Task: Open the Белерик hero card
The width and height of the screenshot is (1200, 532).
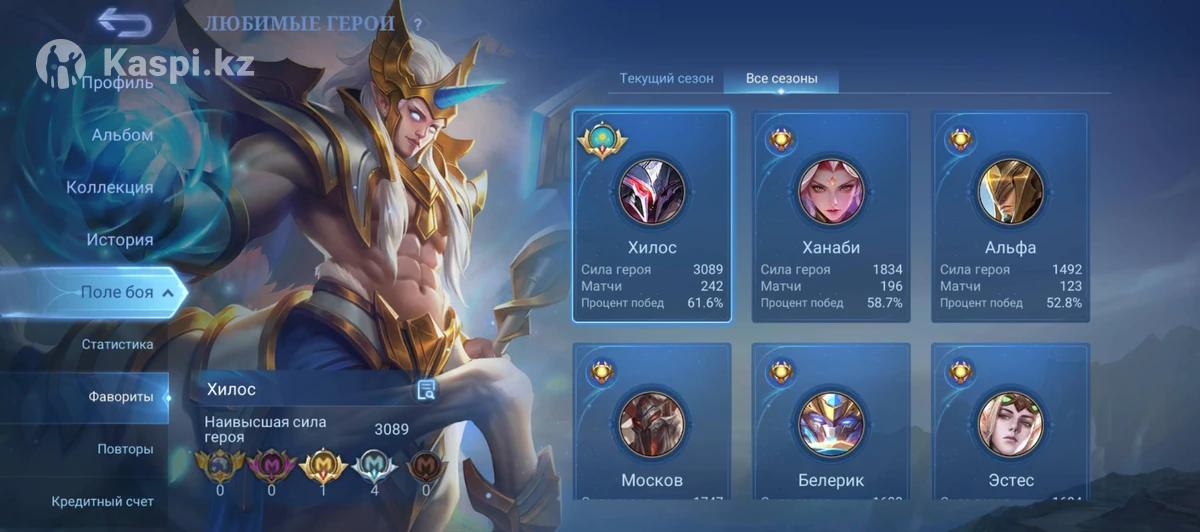Action: pyautogui.click(x=831, y=422)
